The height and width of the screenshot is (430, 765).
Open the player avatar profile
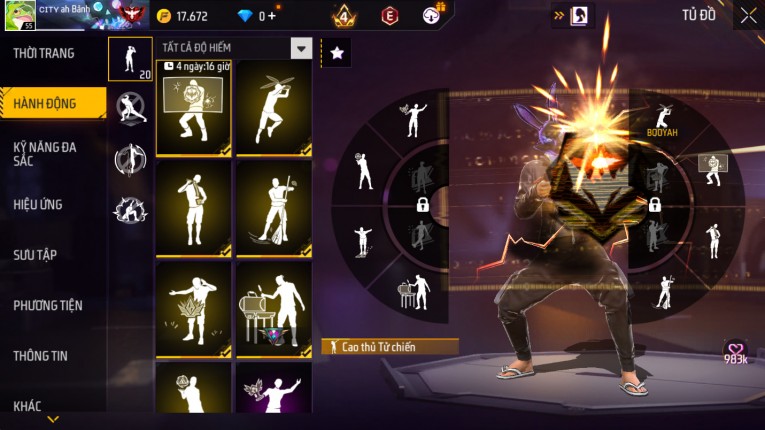click(20, 15)
